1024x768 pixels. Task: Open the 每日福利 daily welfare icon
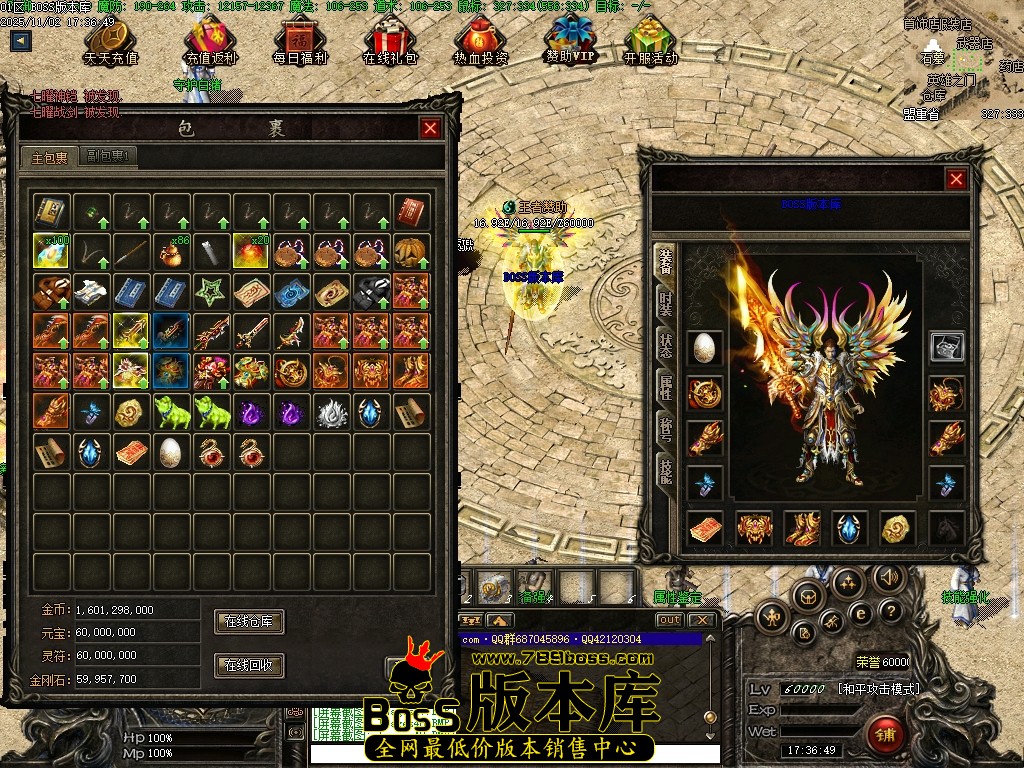[x=300, y=42]
